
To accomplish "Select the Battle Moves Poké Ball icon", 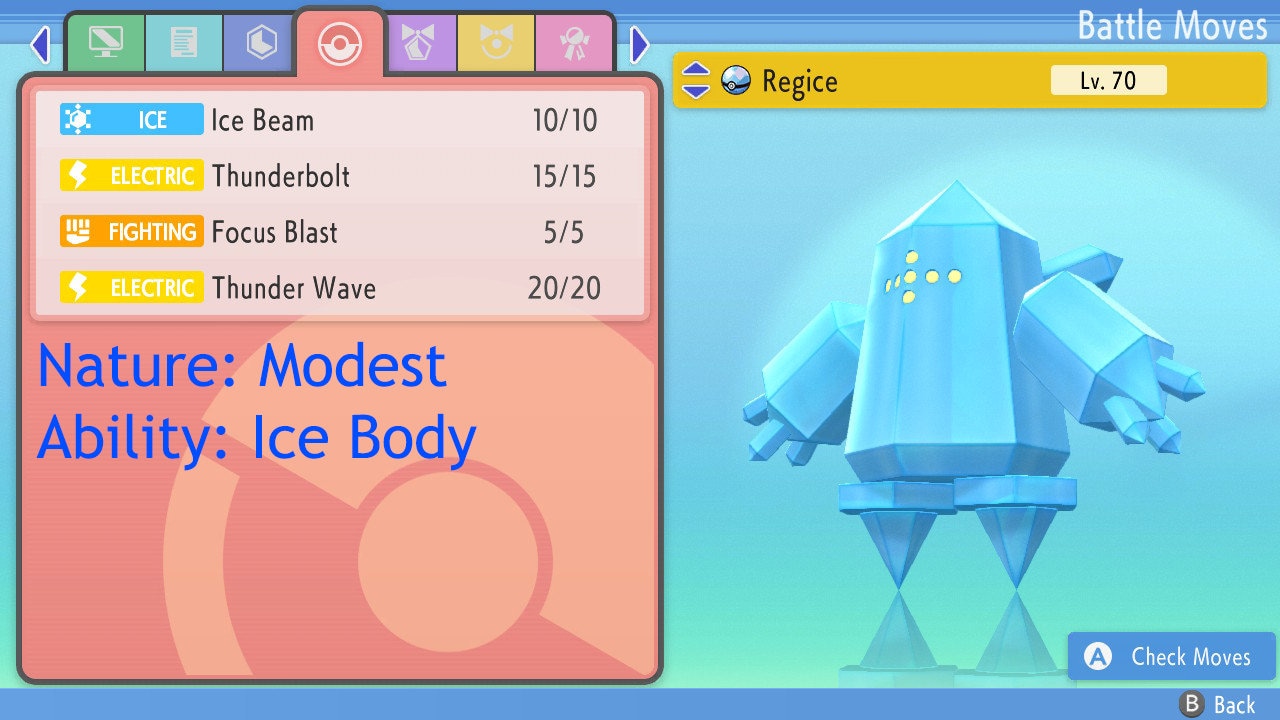I will click(x=340, y=42).
